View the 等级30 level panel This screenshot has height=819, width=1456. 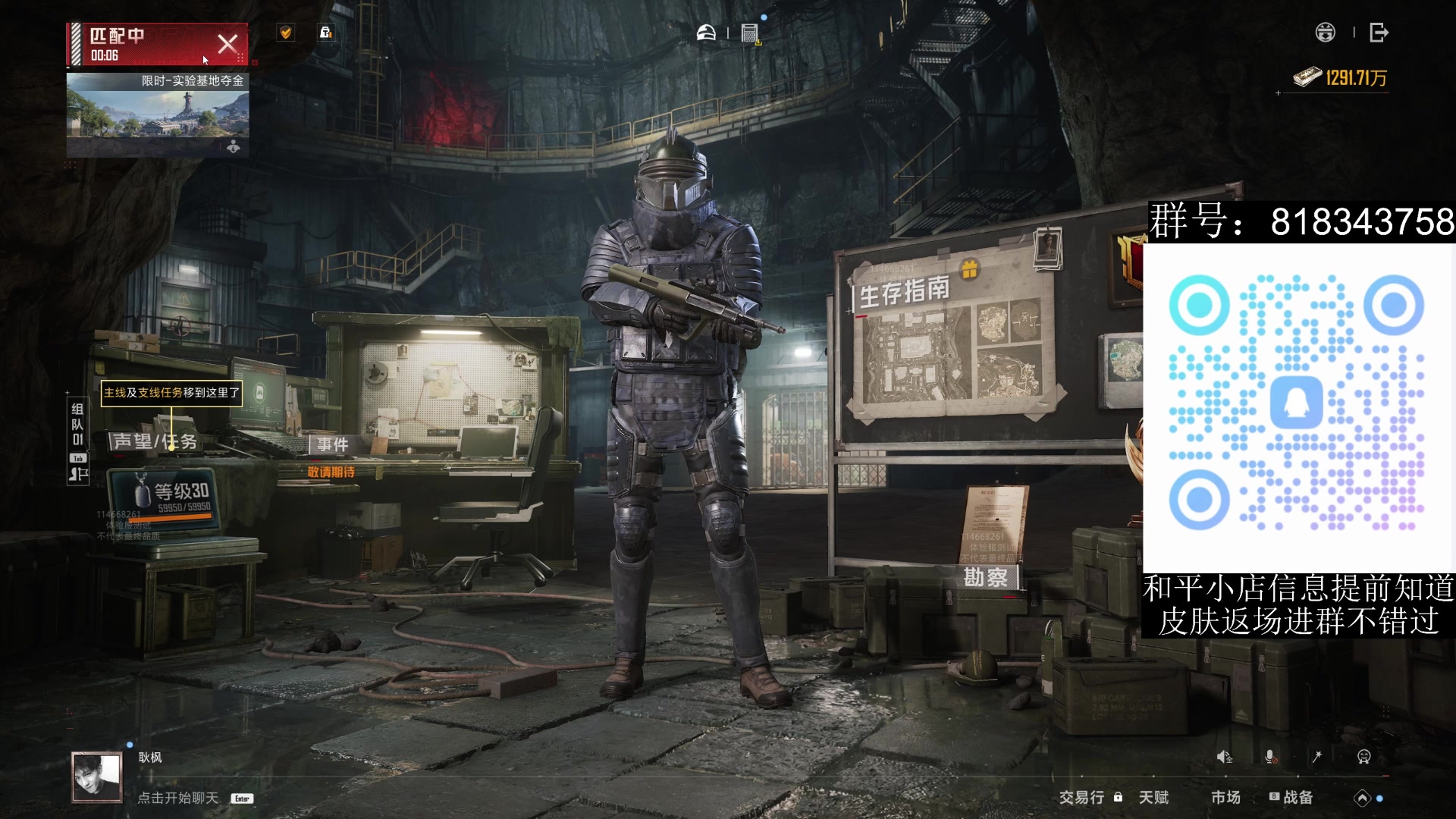click(x=180, y=496)
